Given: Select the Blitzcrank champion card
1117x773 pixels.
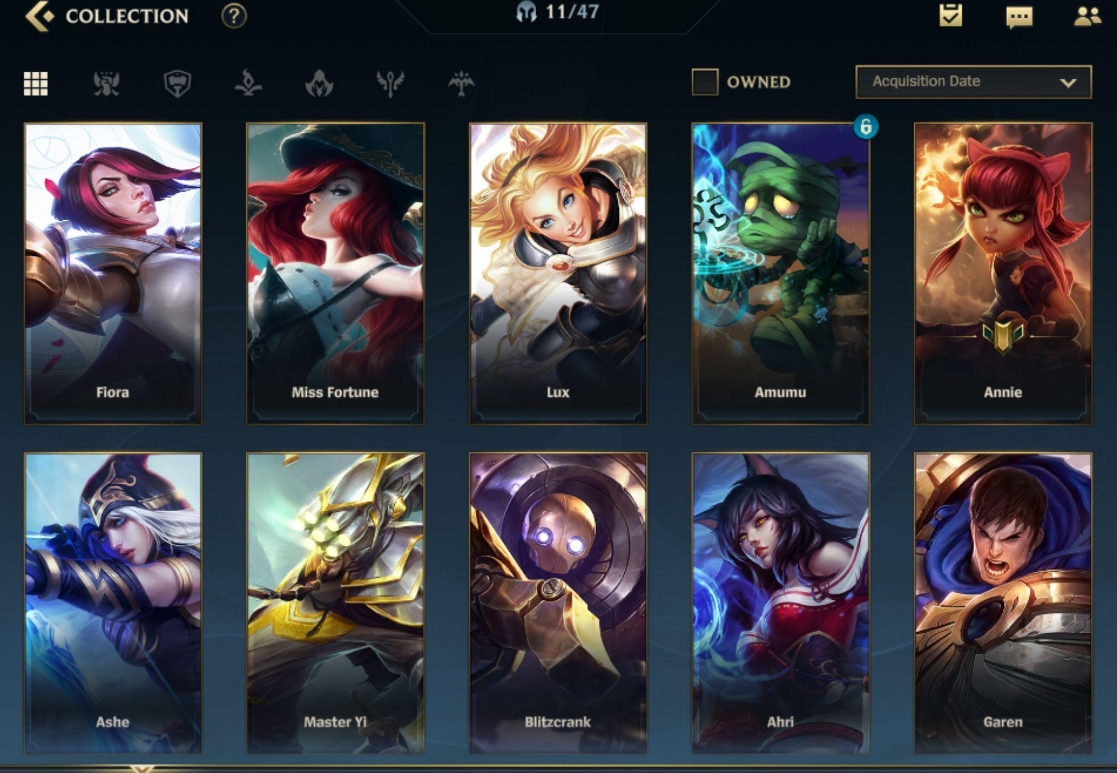Looking at the screenshot, I should (x=558, y=602).
